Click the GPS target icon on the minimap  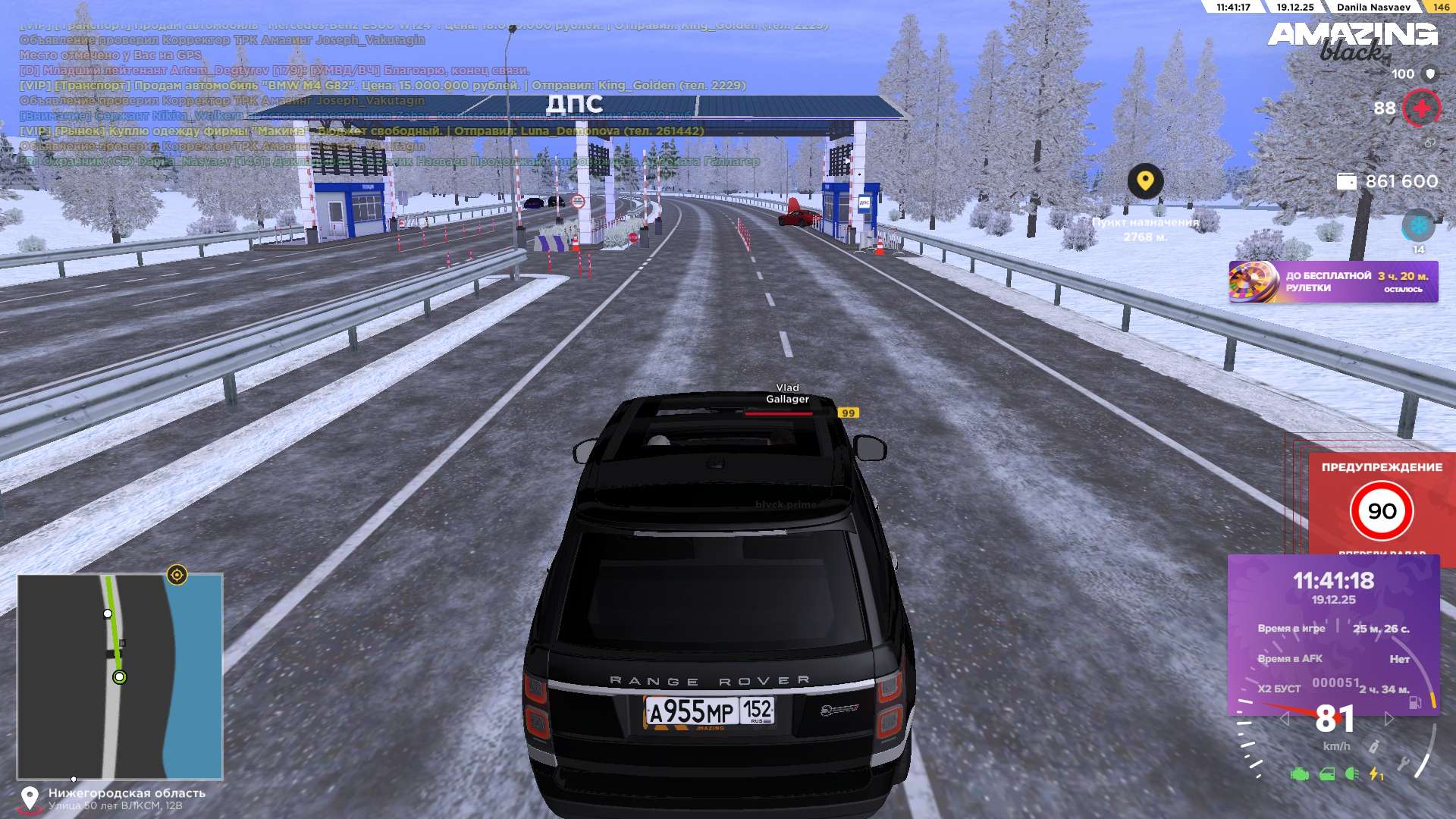coord(177,576)
